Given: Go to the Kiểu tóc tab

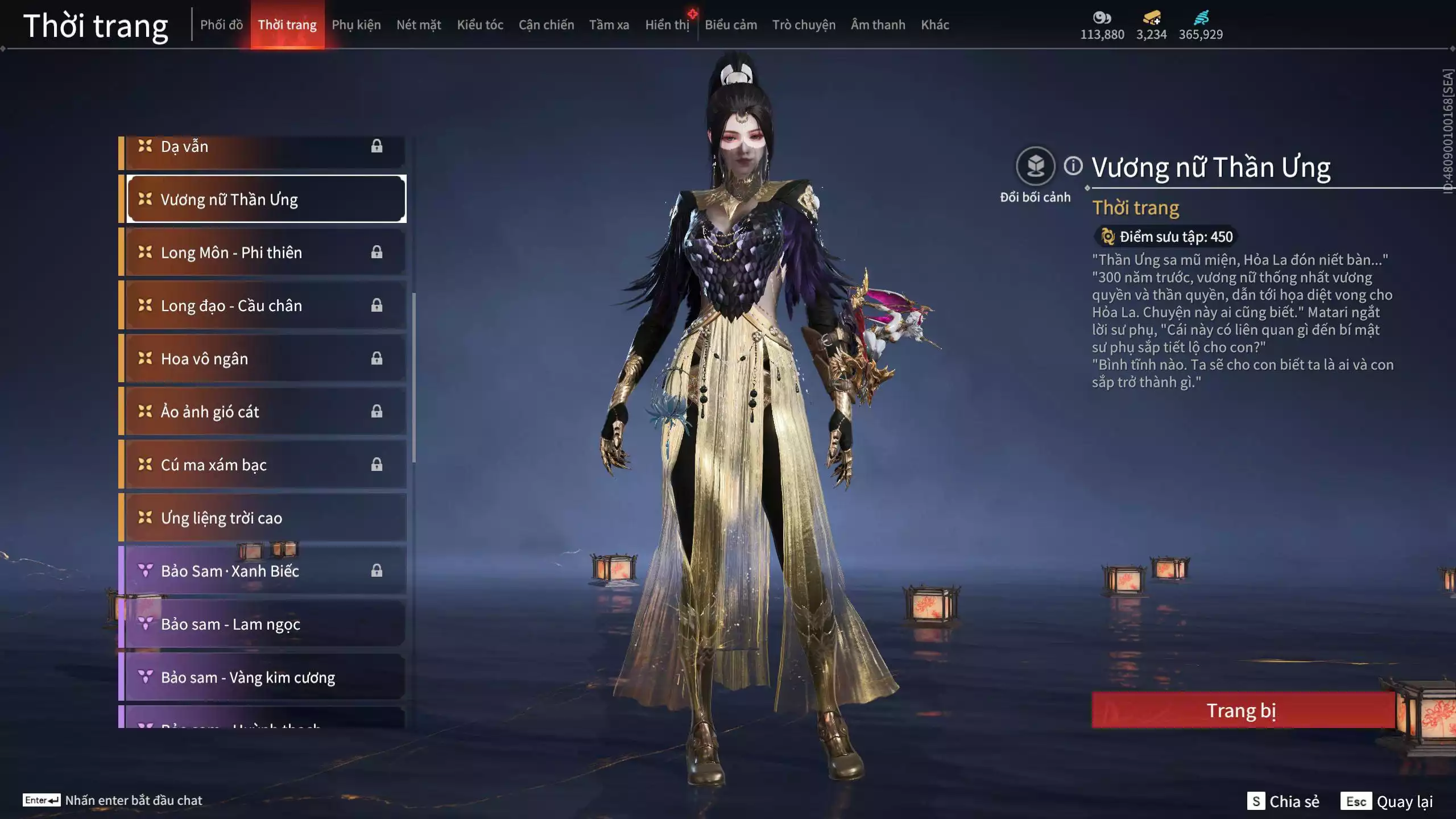Looking at the screenshot, I should click(x=480, y=25).
